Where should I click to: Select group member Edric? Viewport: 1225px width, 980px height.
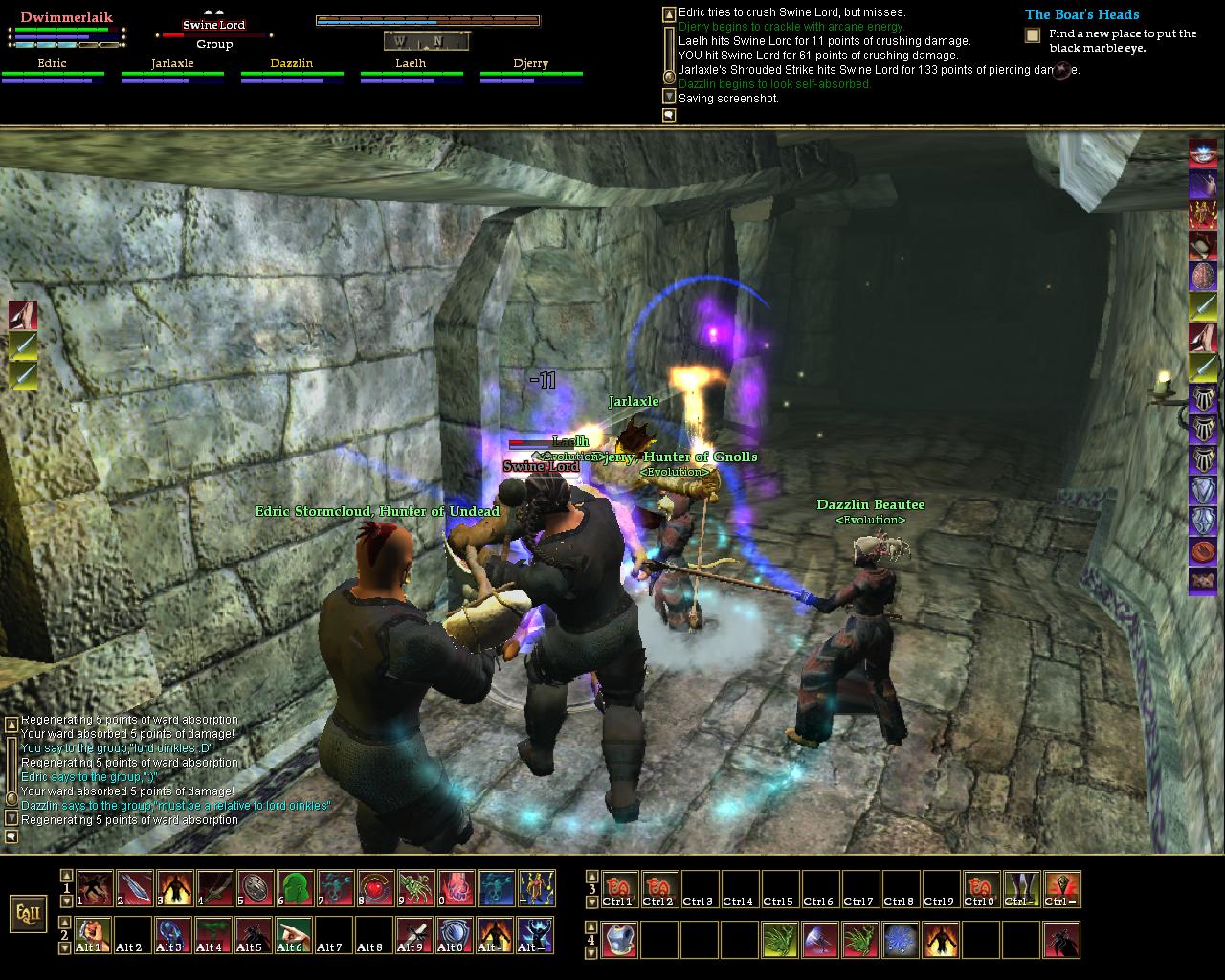point(53,64)
